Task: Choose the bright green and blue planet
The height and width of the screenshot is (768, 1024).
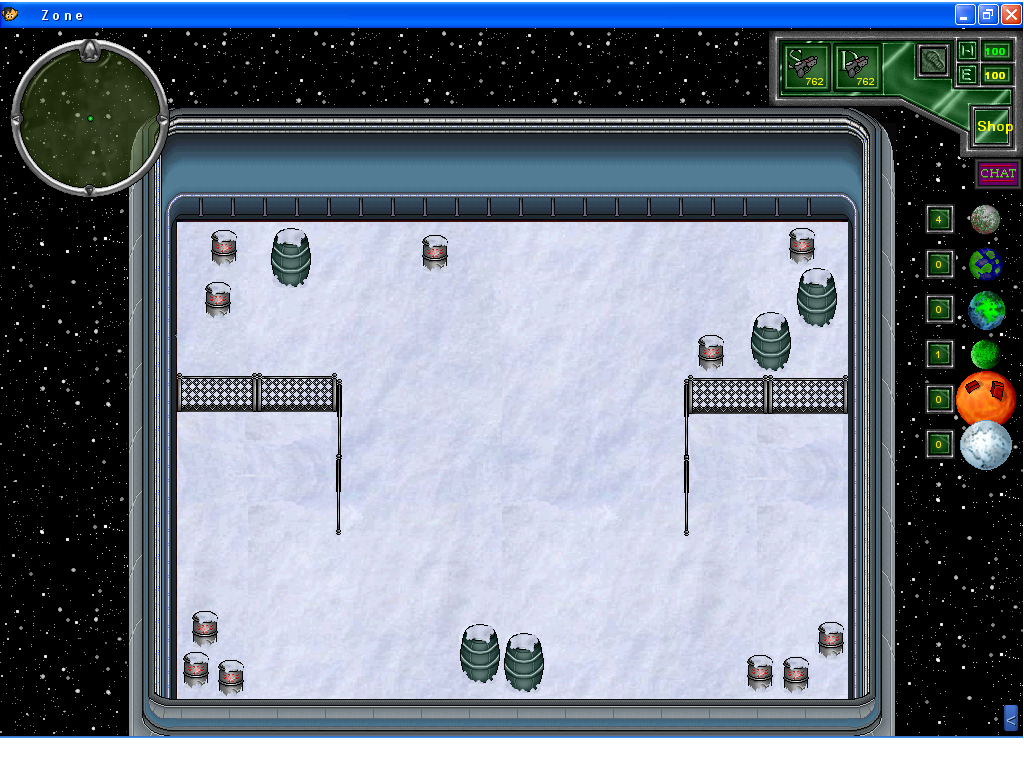Action: tap(986, 310)
